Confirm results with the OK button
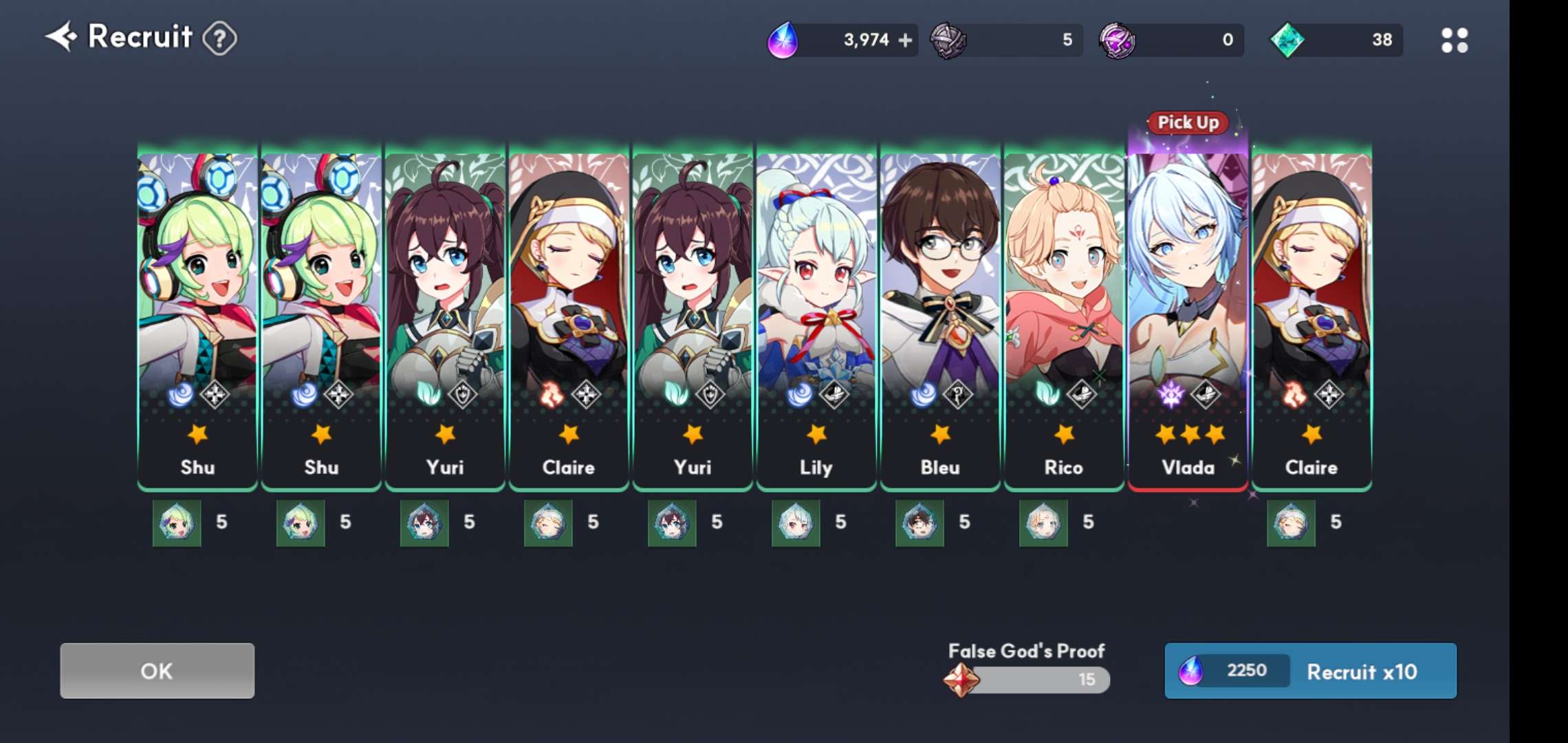Image resolution: width=1568 pixels, height=743 pixels. 157,671
